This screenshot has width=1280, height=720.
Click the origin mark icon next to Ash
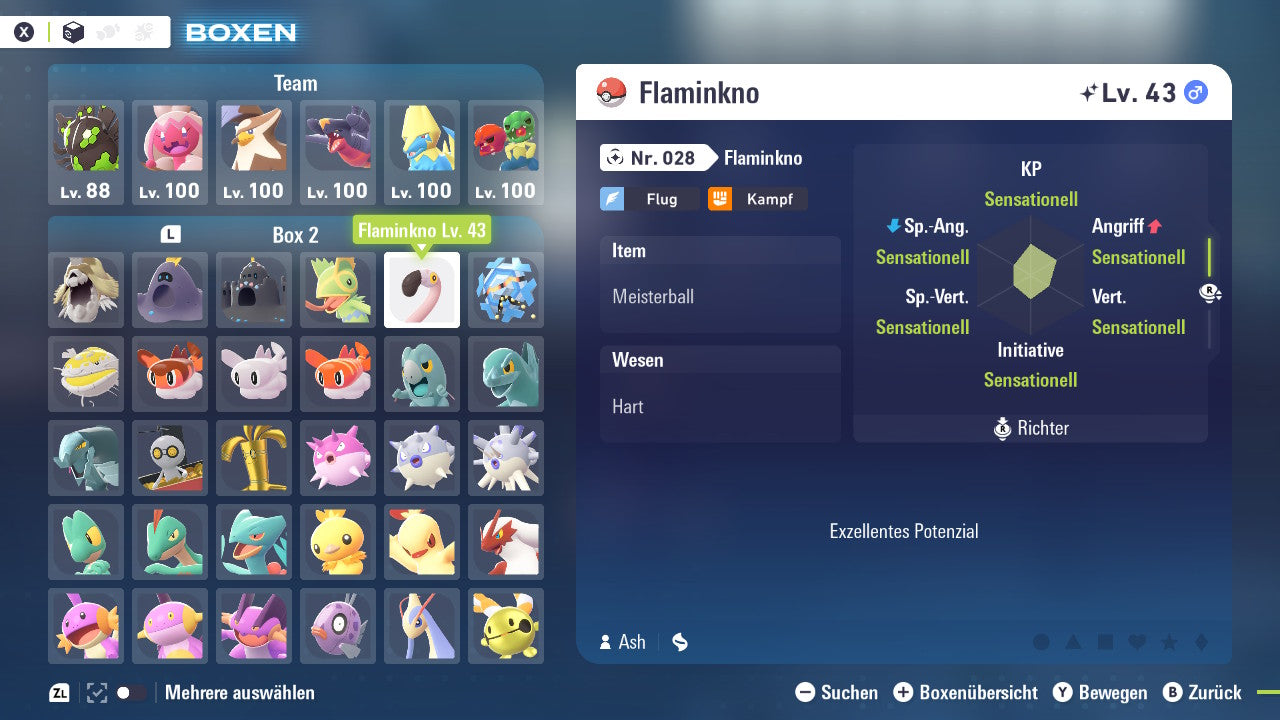679,642
